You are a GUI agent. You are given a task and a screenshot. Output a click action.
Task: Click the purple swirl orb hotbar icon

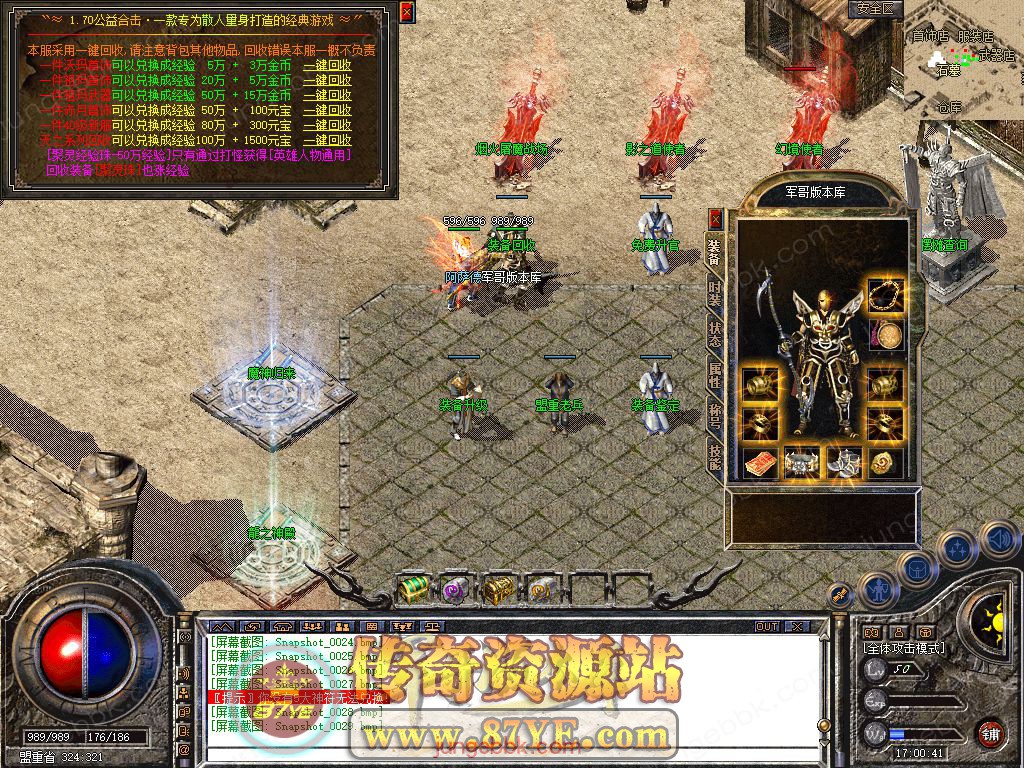[x=456, y=590]
